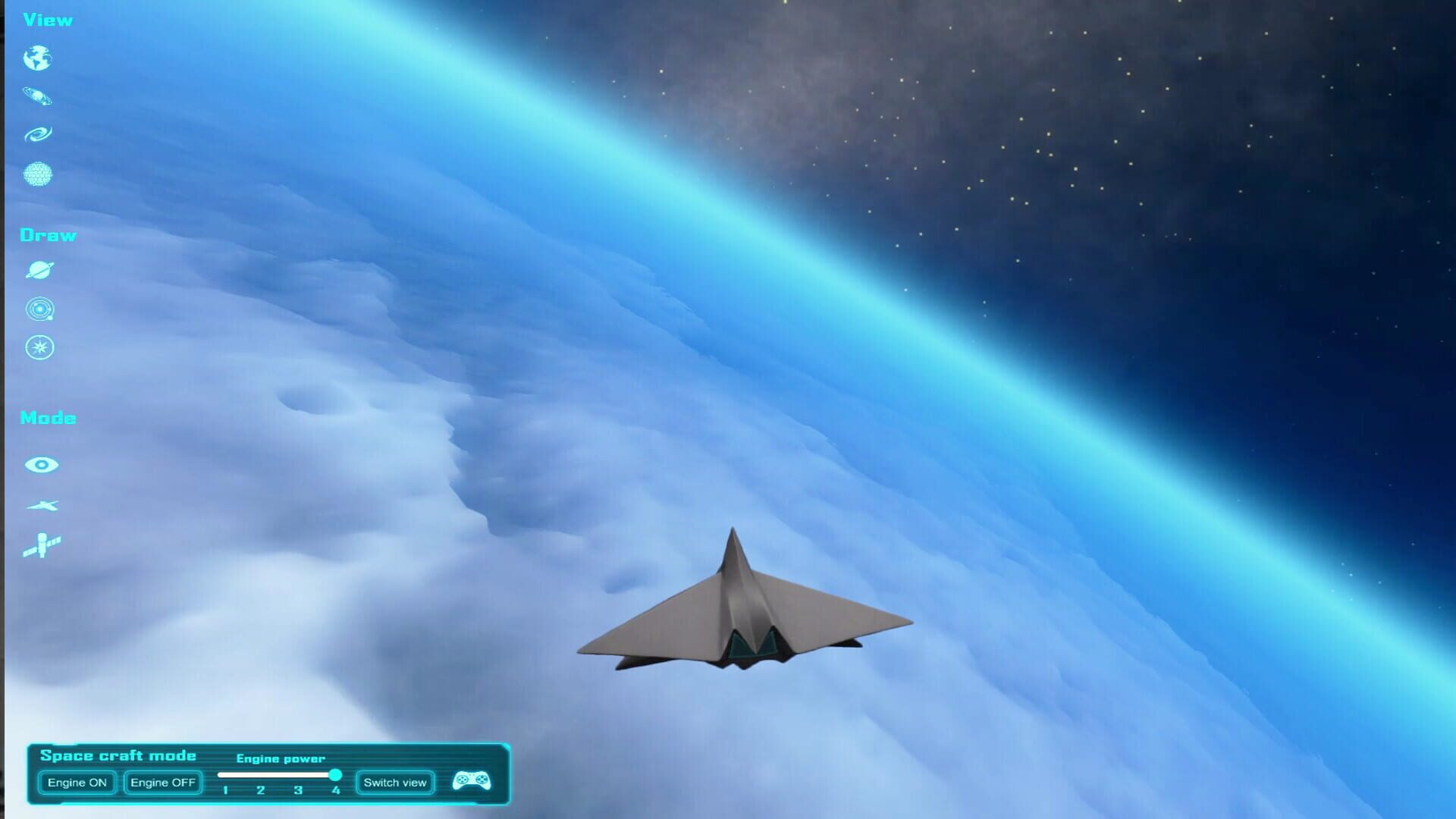The height and width of the screenshot is (819, 1456).
Task: Open the galaxy view
Action: click(x=39, y=132)
